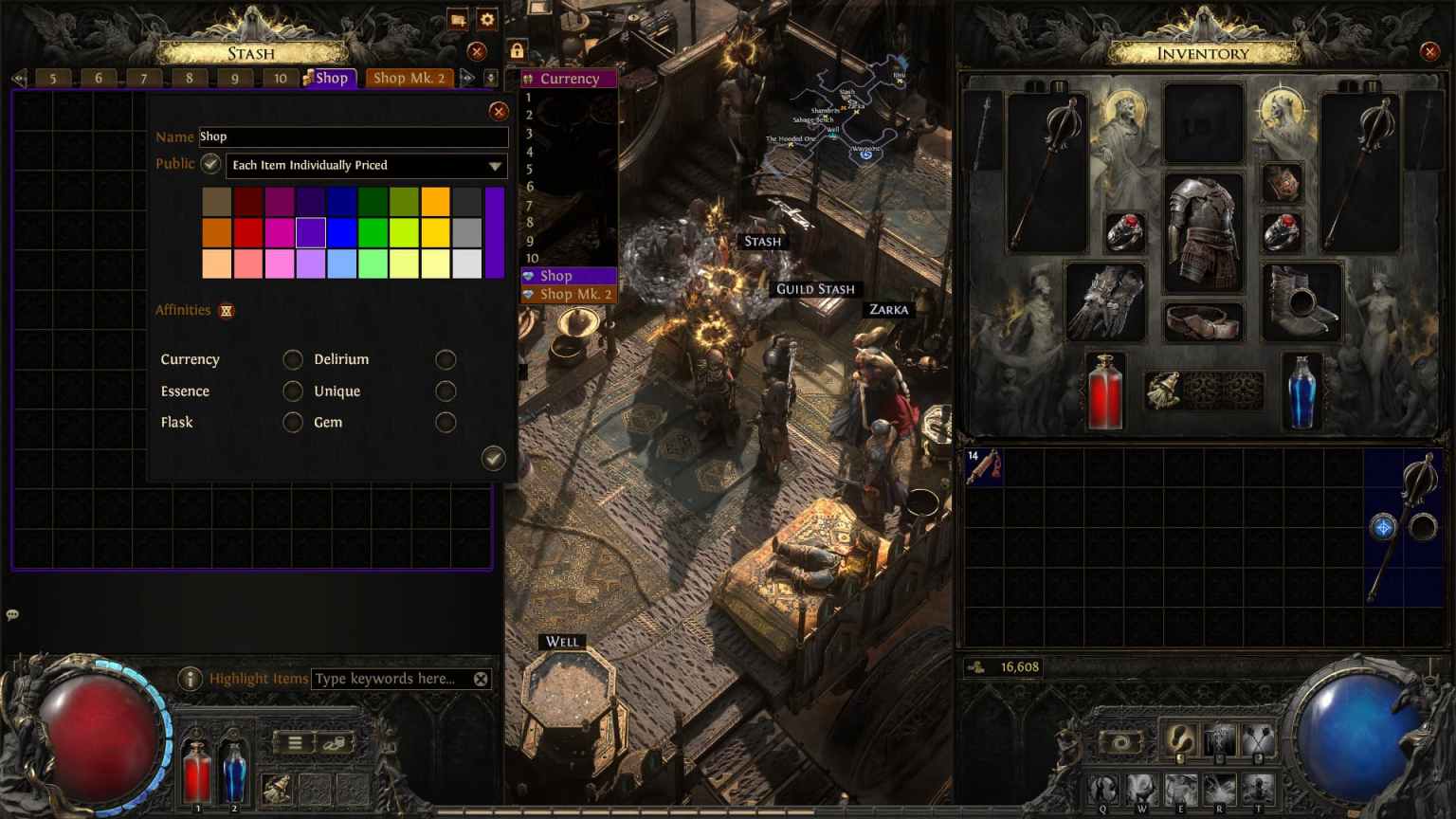The height and width of the screenshot is (819, 1456).
Task: Select stash tab 7
Action: [142, 78]
